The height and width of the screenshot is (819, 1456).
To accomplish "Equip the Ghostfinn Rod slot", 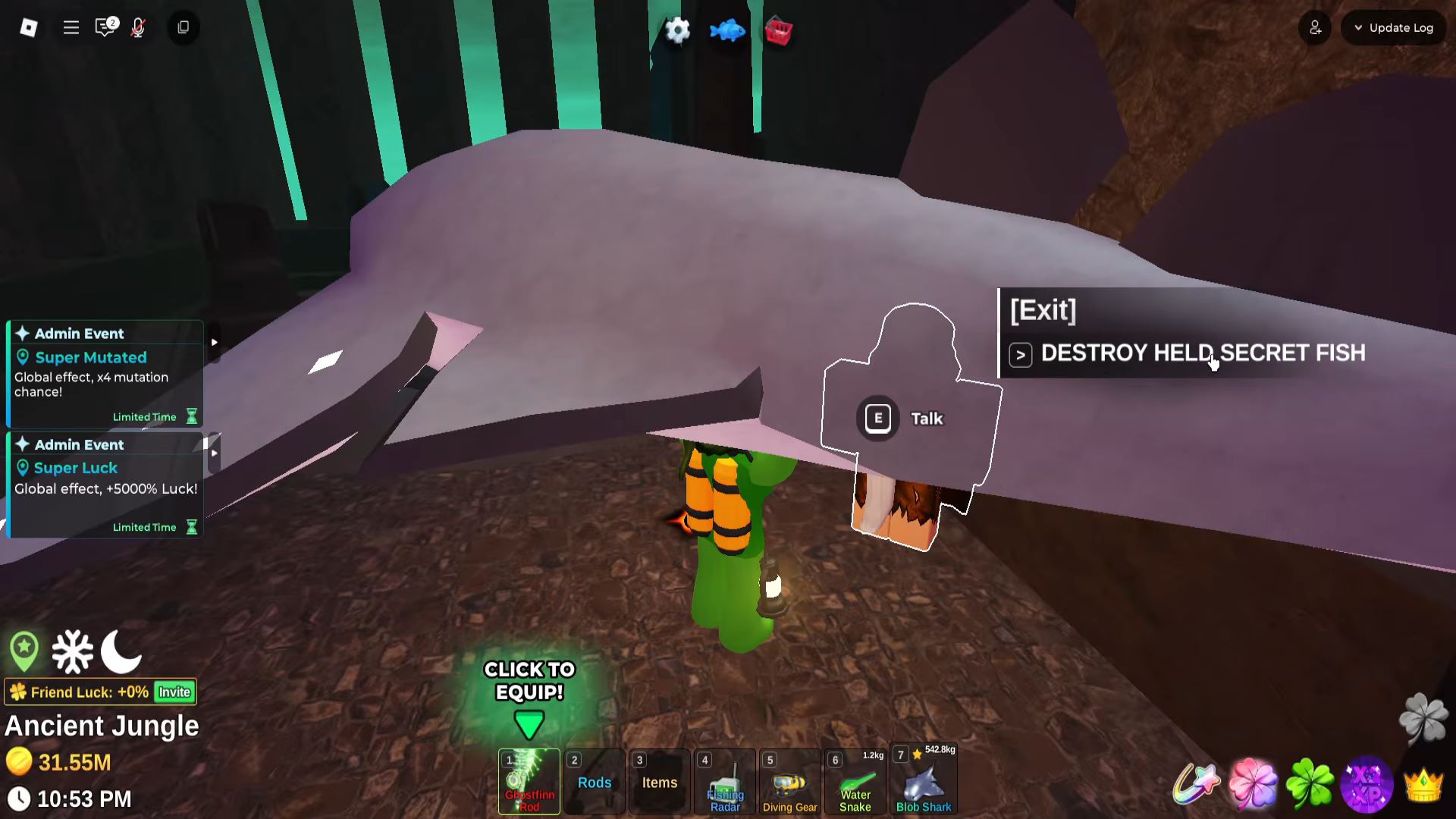I will click(529, 782).
